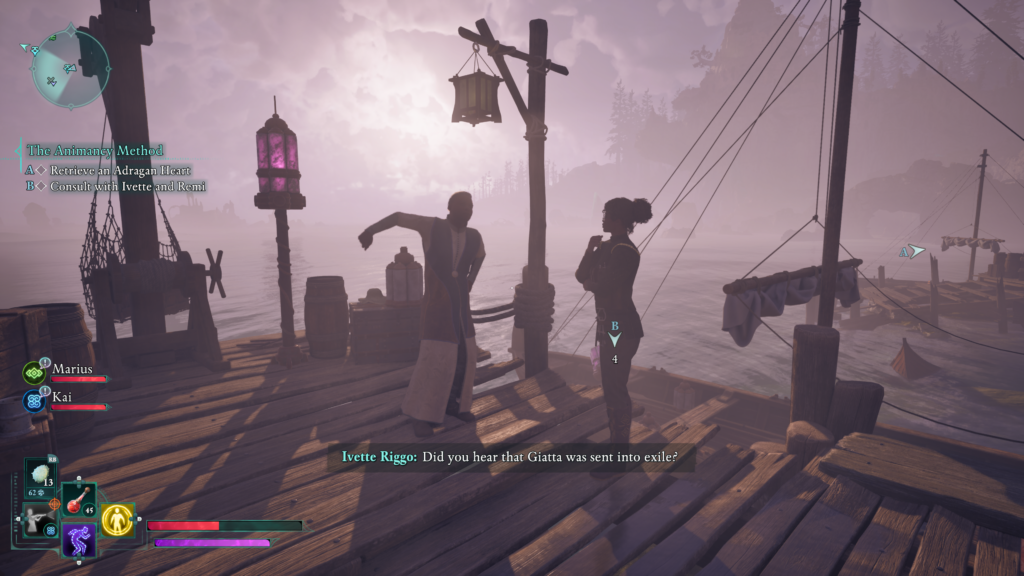Use the red health potion slot
This screenshot has height=576, width=1024.
[x=78, y=500]
